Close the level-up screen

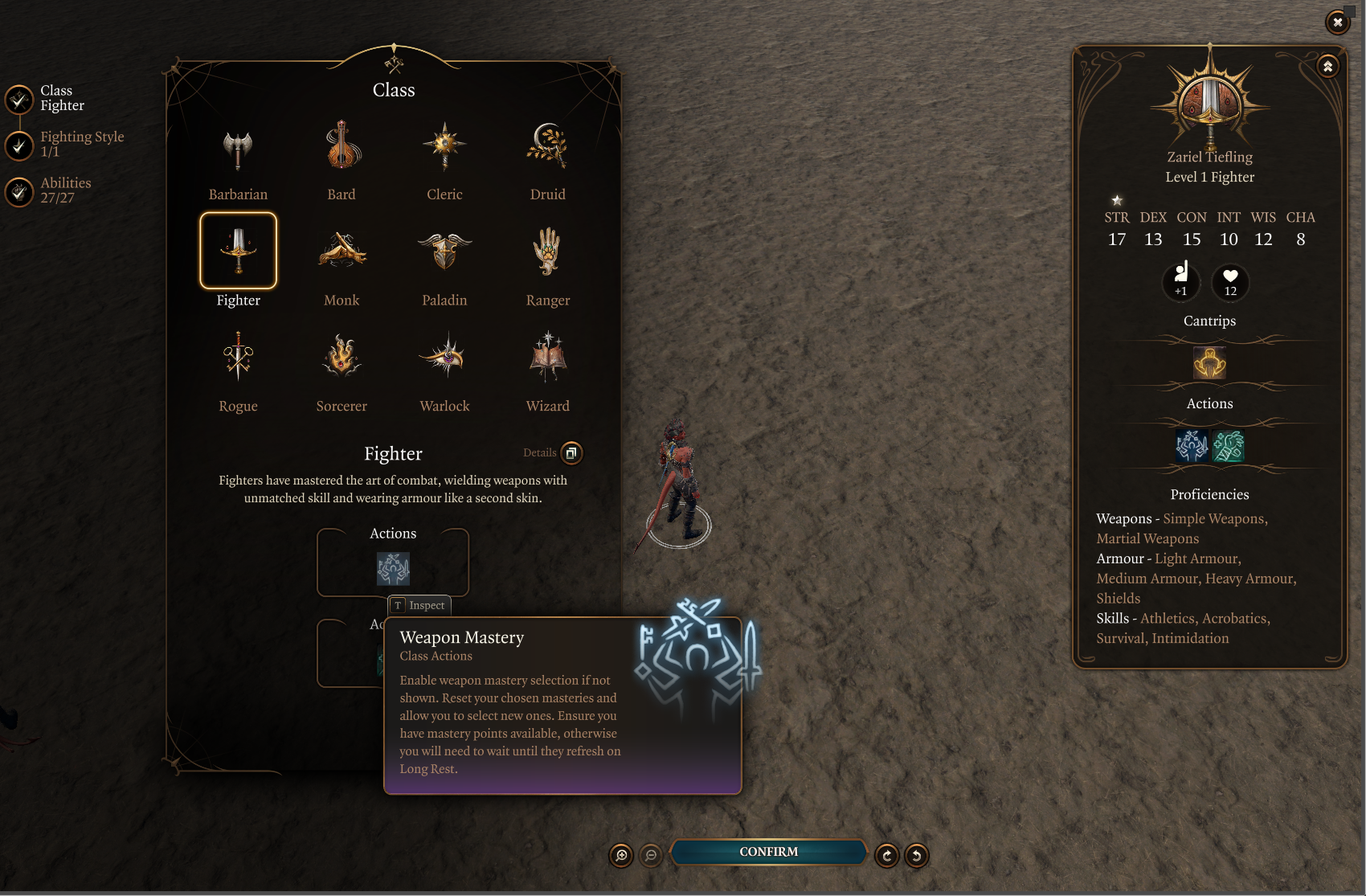1337,22
